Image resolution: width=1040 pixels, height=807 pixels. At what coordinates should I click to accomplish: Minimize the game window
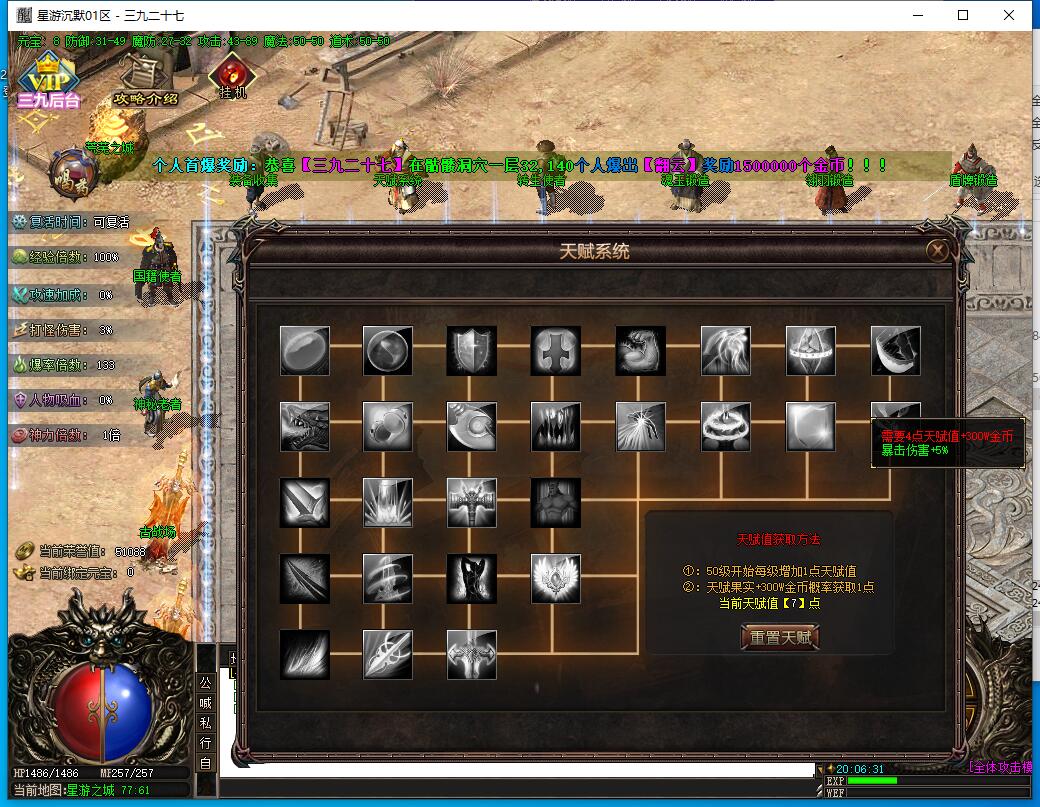click(917, 15)
